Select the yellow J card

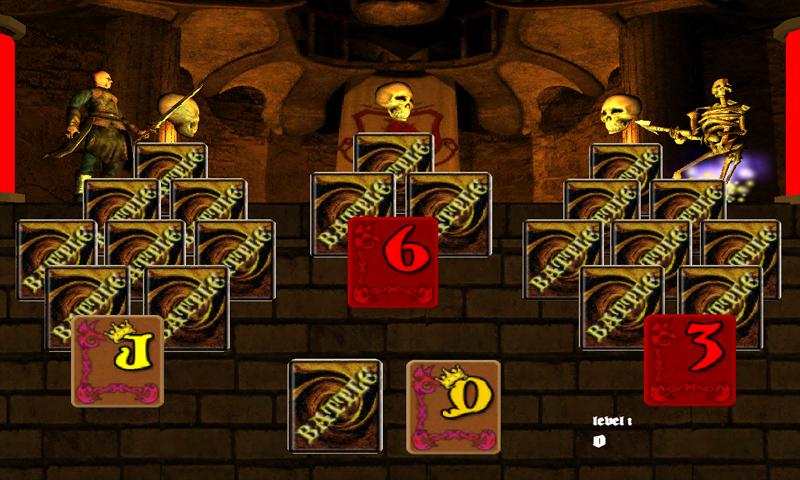[x=117, y=361]
